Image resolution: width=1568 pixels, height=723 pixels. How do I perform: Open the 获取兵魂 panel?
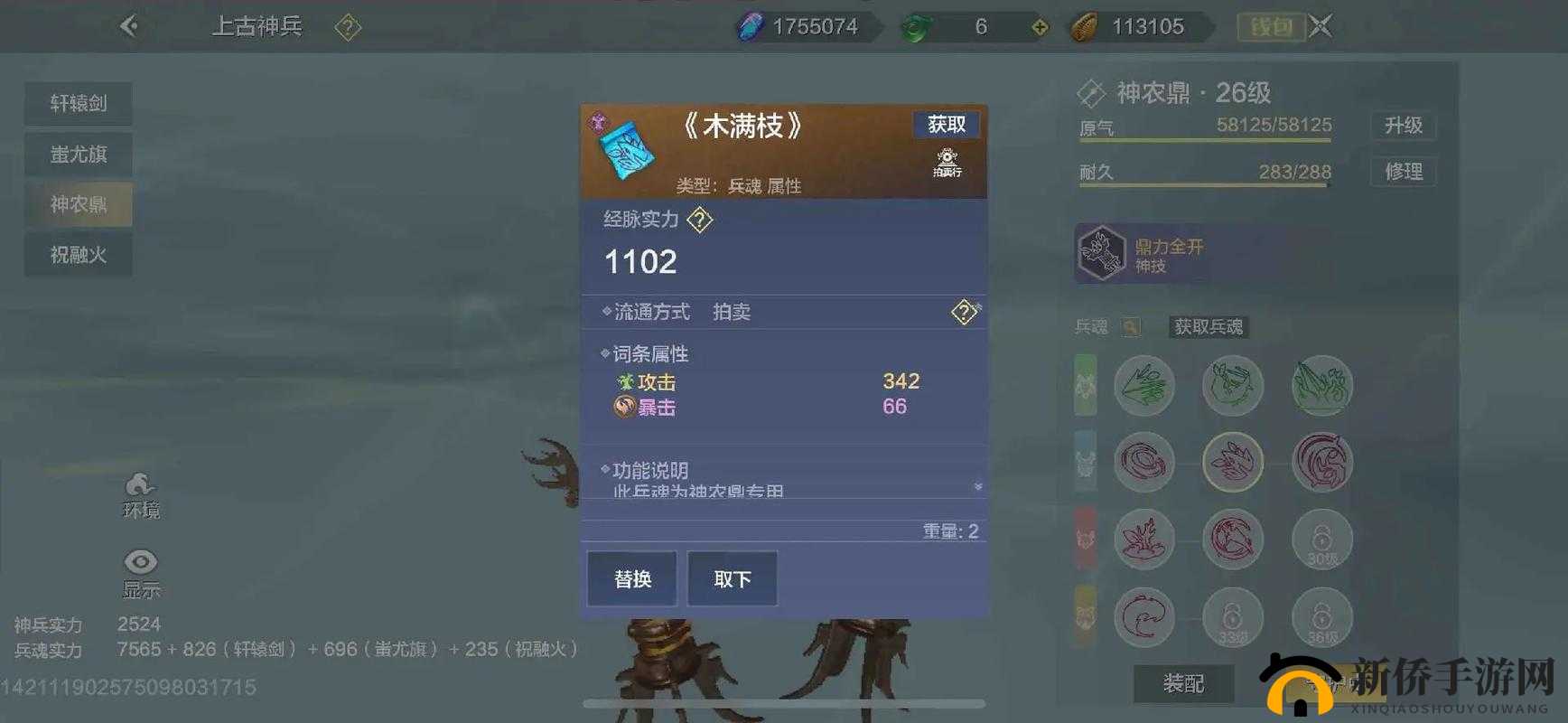[x=1208, y=327]
